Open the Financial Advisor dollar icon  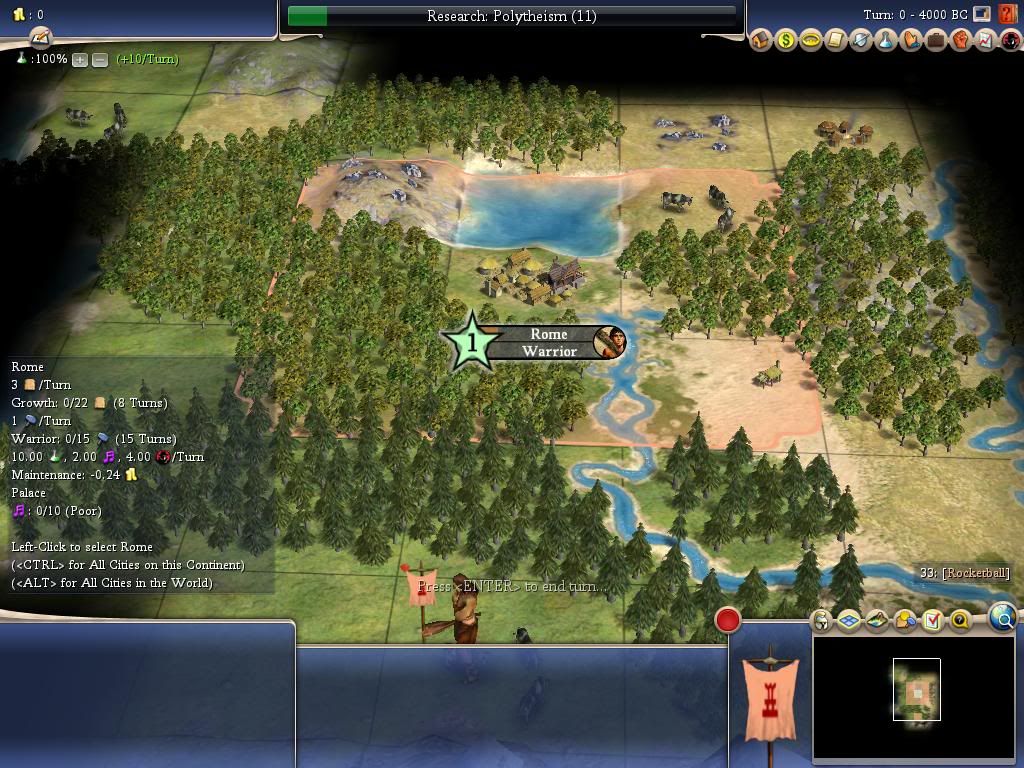786,41
